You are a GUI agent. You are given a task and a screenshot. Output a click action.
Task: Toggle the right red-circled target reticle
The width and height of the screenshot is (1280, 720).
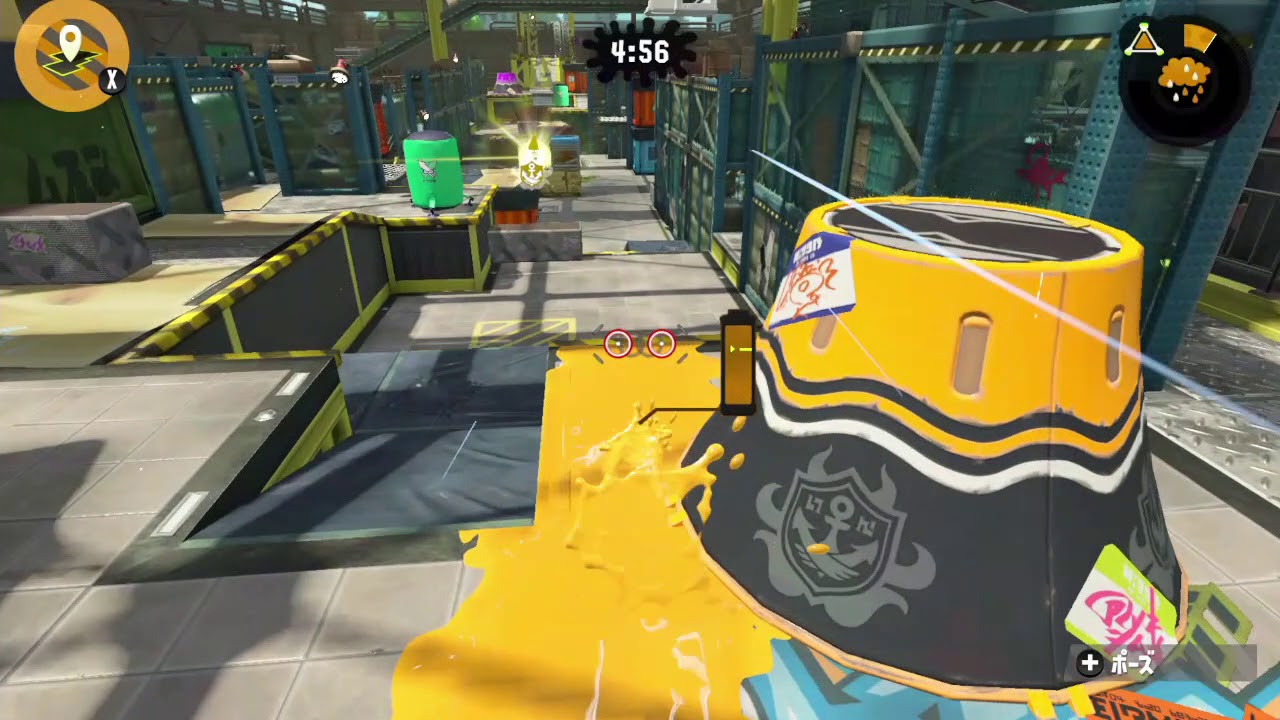pos(662,344)
